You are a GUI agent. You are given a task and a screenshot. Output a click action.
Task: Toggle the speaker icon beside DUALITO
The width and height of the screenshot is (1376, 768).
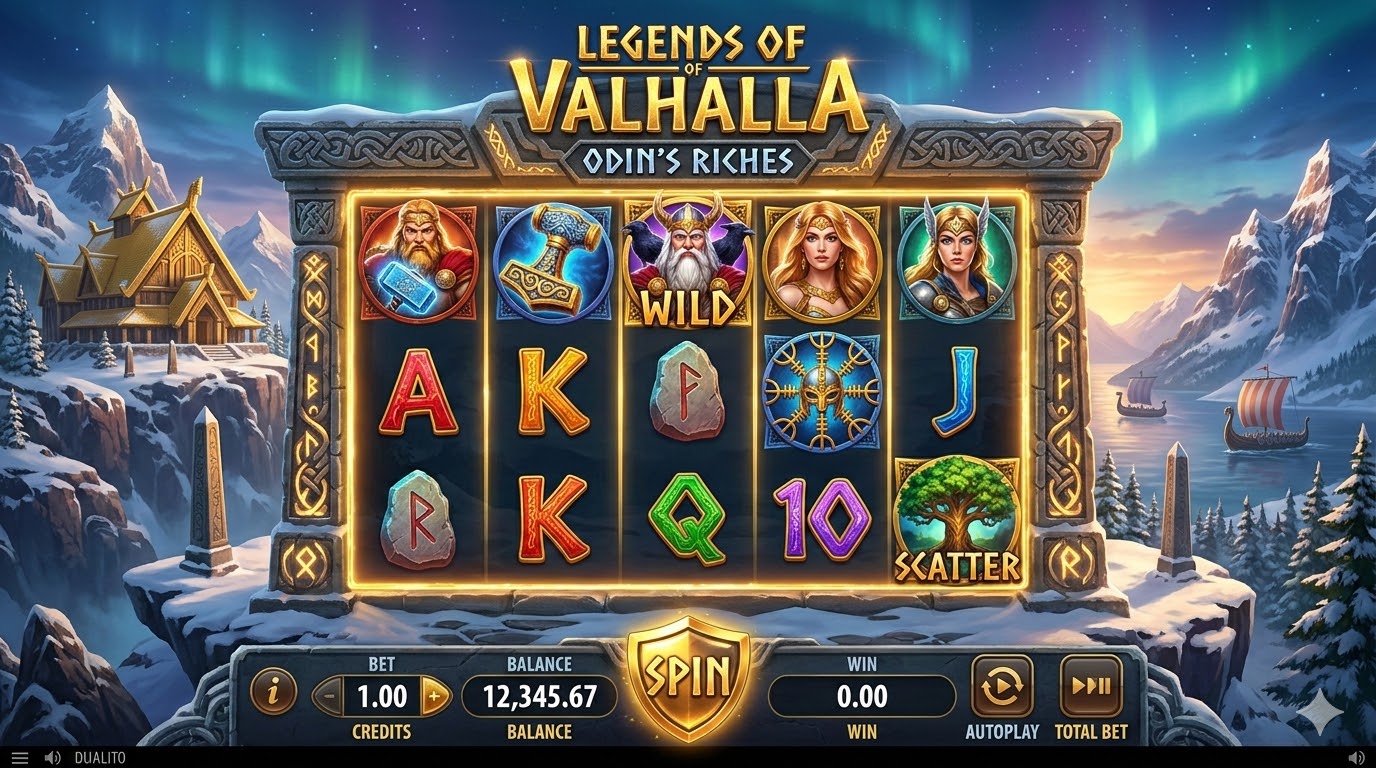coord(52,758)
